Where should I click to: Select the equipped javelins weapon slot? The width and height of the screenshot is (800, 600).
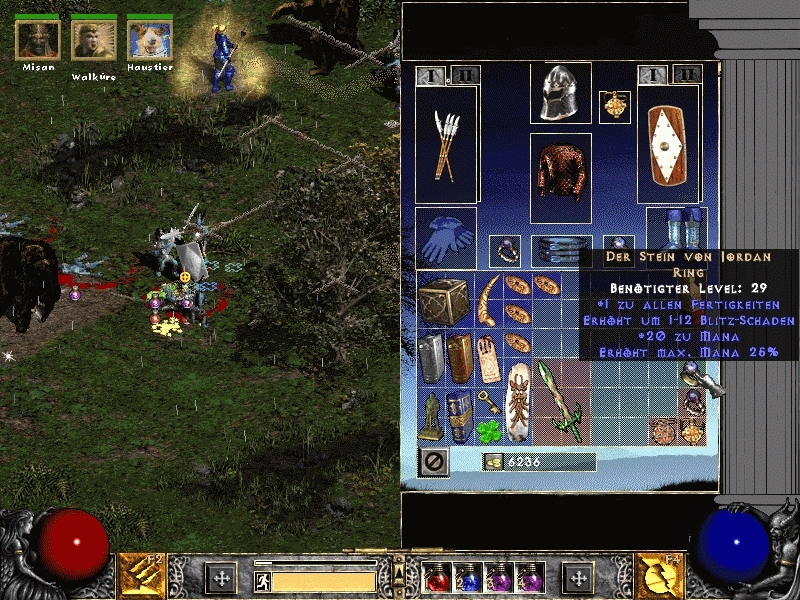(446, 145)
